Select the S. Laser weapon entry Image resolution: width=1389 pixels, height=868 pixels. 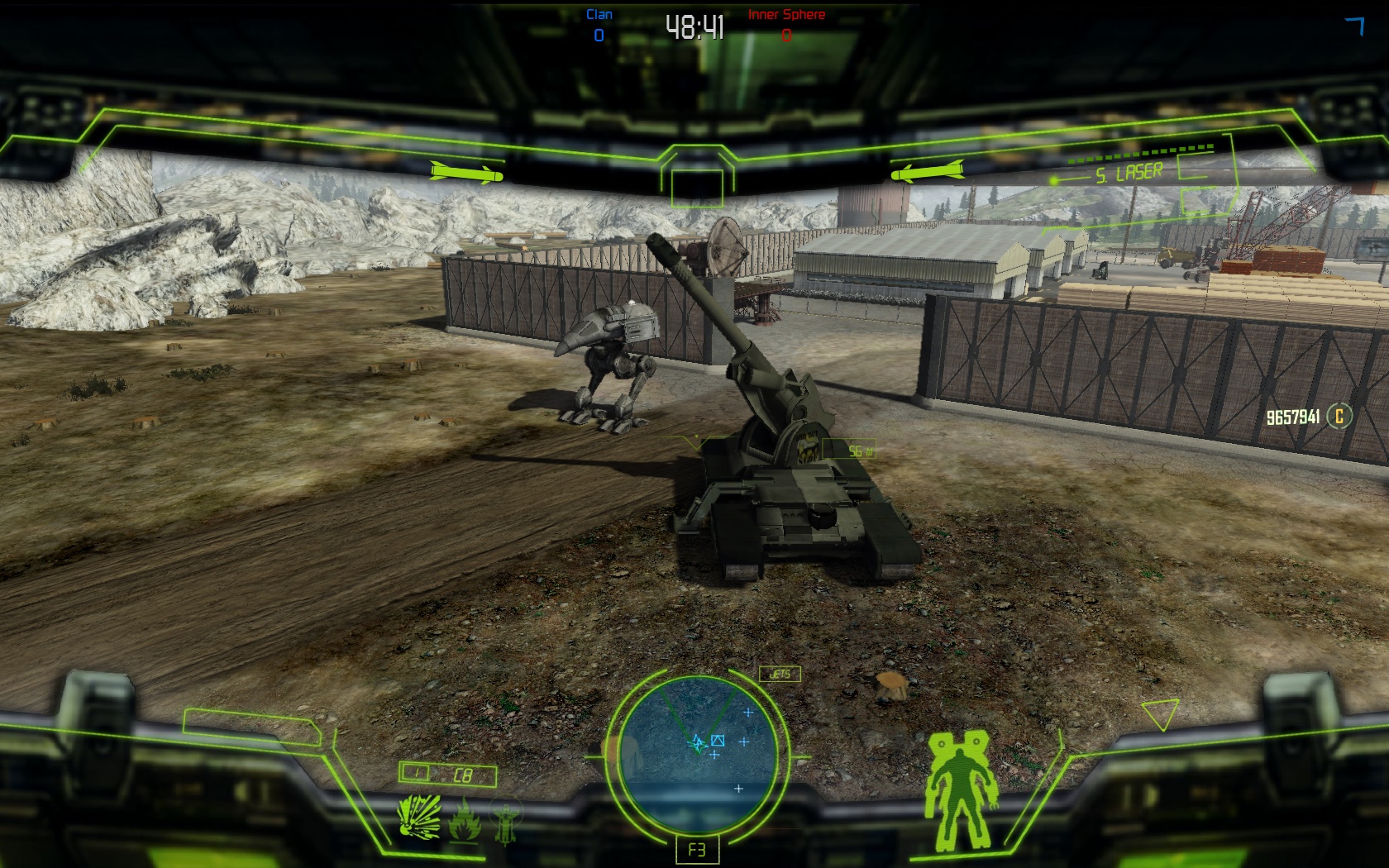pos(1129,174)
